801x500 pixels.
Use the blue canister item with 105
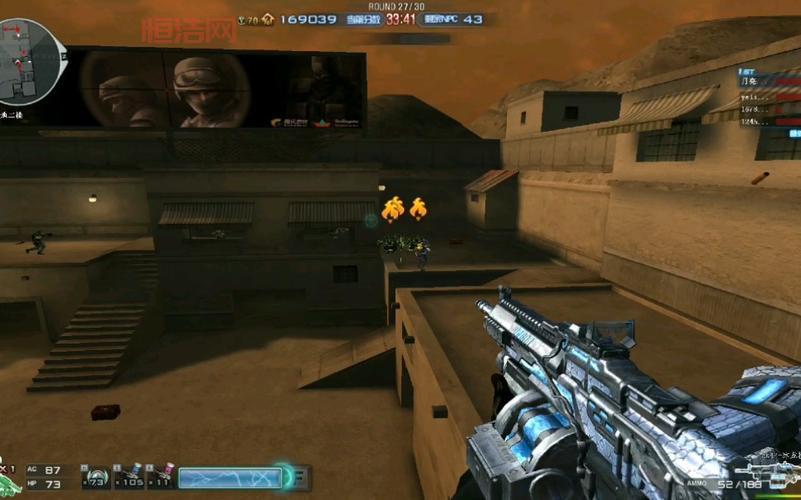(x=128, y=478)
